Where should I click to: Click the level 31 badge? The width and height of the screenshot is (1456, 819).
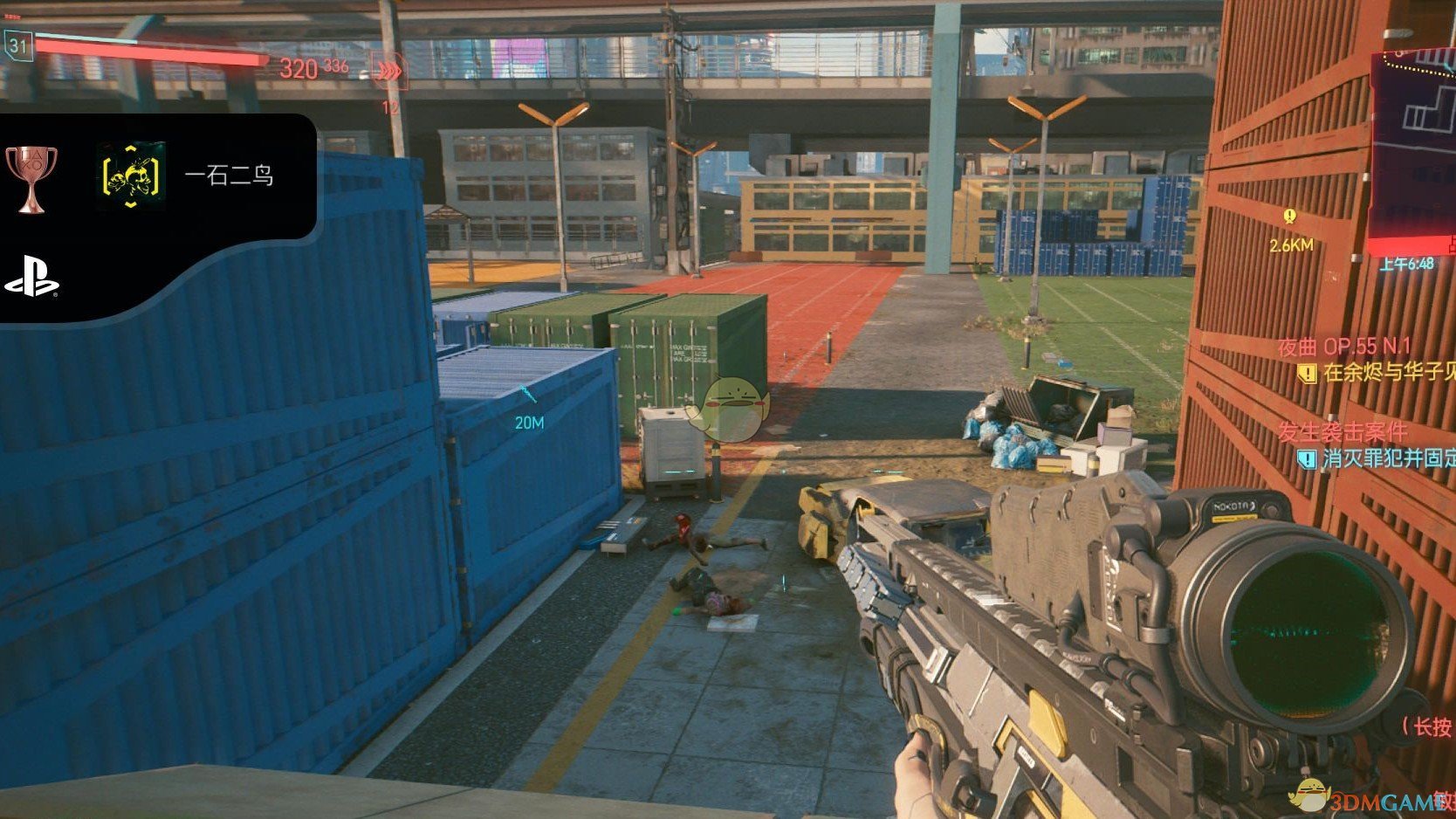[x=18, y=45]
